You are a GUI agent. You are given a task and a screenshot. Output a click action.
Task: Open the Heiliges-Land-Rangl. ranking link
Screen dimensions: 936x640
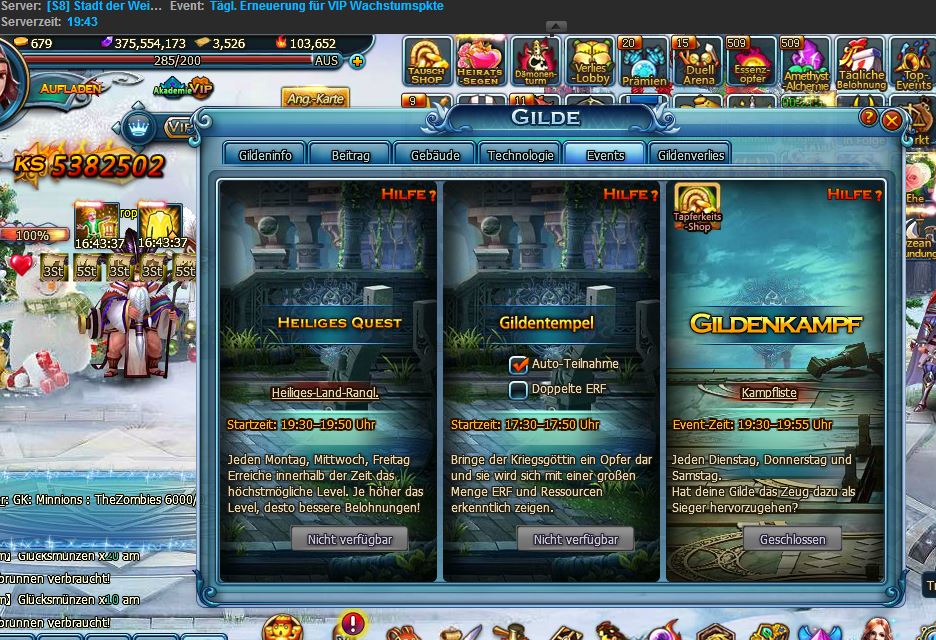point(325,393)
